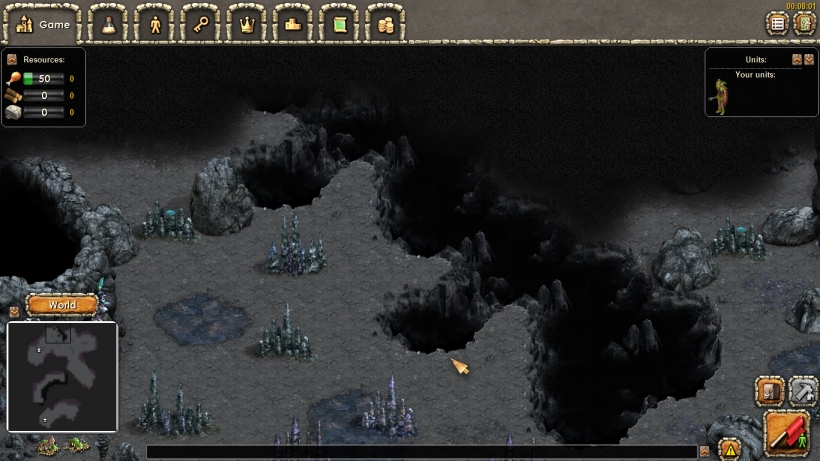820x461 pixels.
Task: Select the hammer tool button
Action: [803, 390]
